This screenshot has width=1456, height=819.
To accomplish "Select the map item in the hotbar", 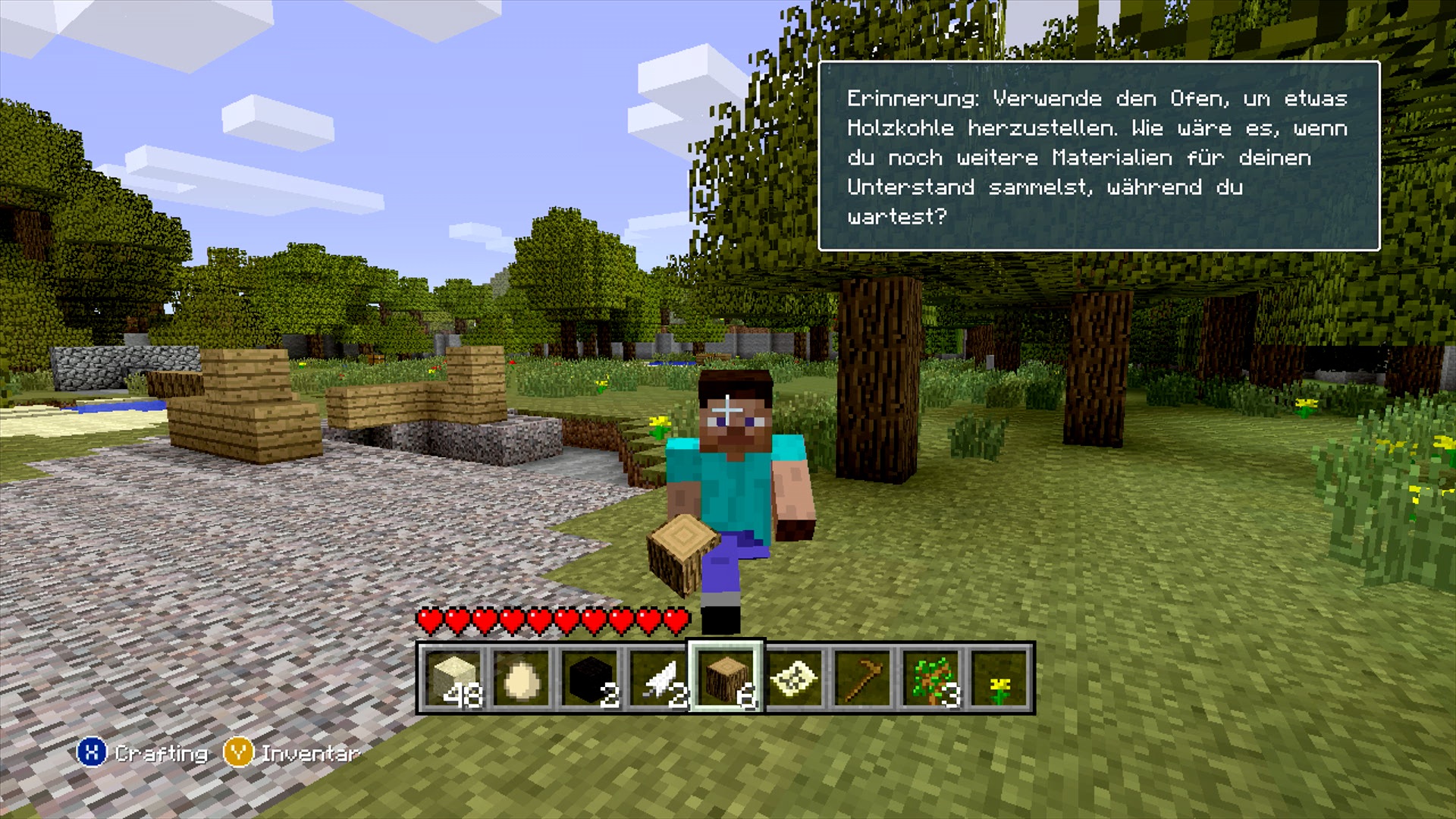I will coord(794,679).
